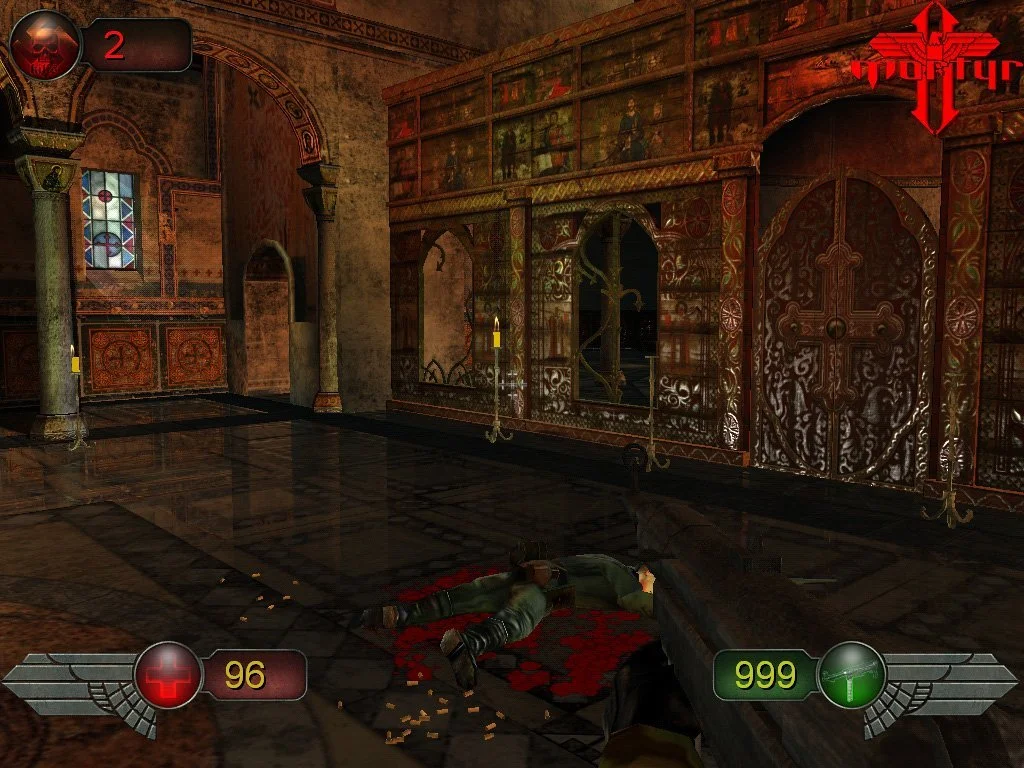Click the red skull kill counter icon
Screen dimensions: 1024x768
pos(47,45)
